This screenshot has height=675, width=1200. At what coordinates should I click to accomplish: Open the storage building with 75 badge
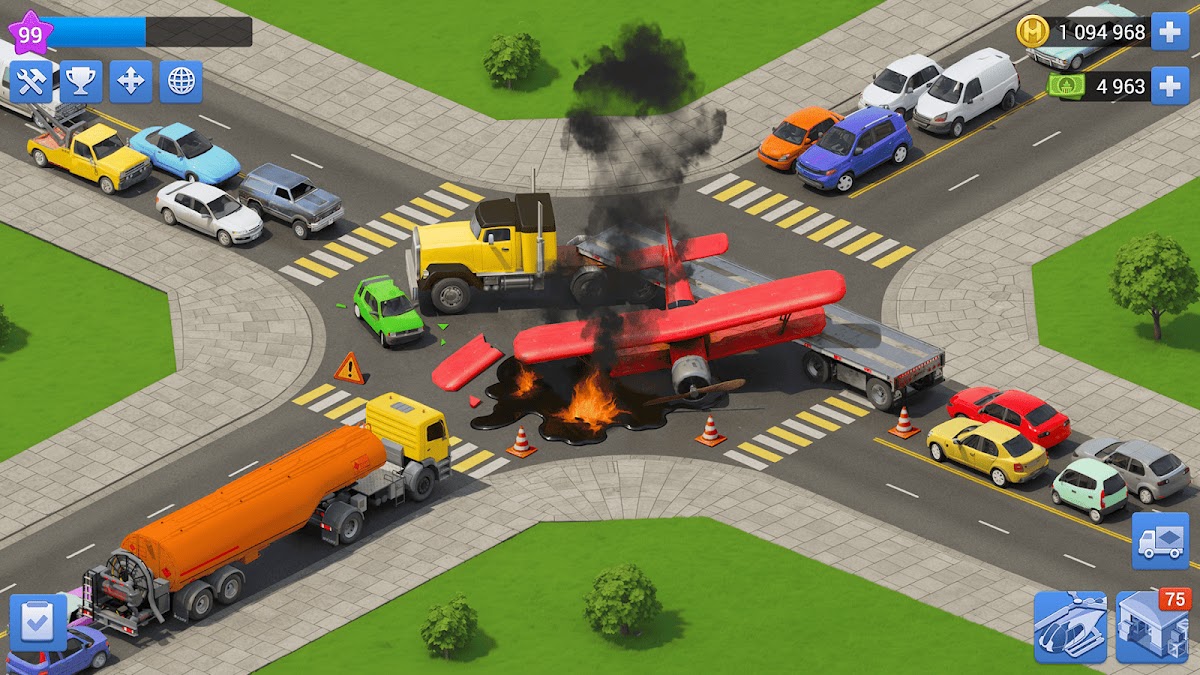(1151, 627)
